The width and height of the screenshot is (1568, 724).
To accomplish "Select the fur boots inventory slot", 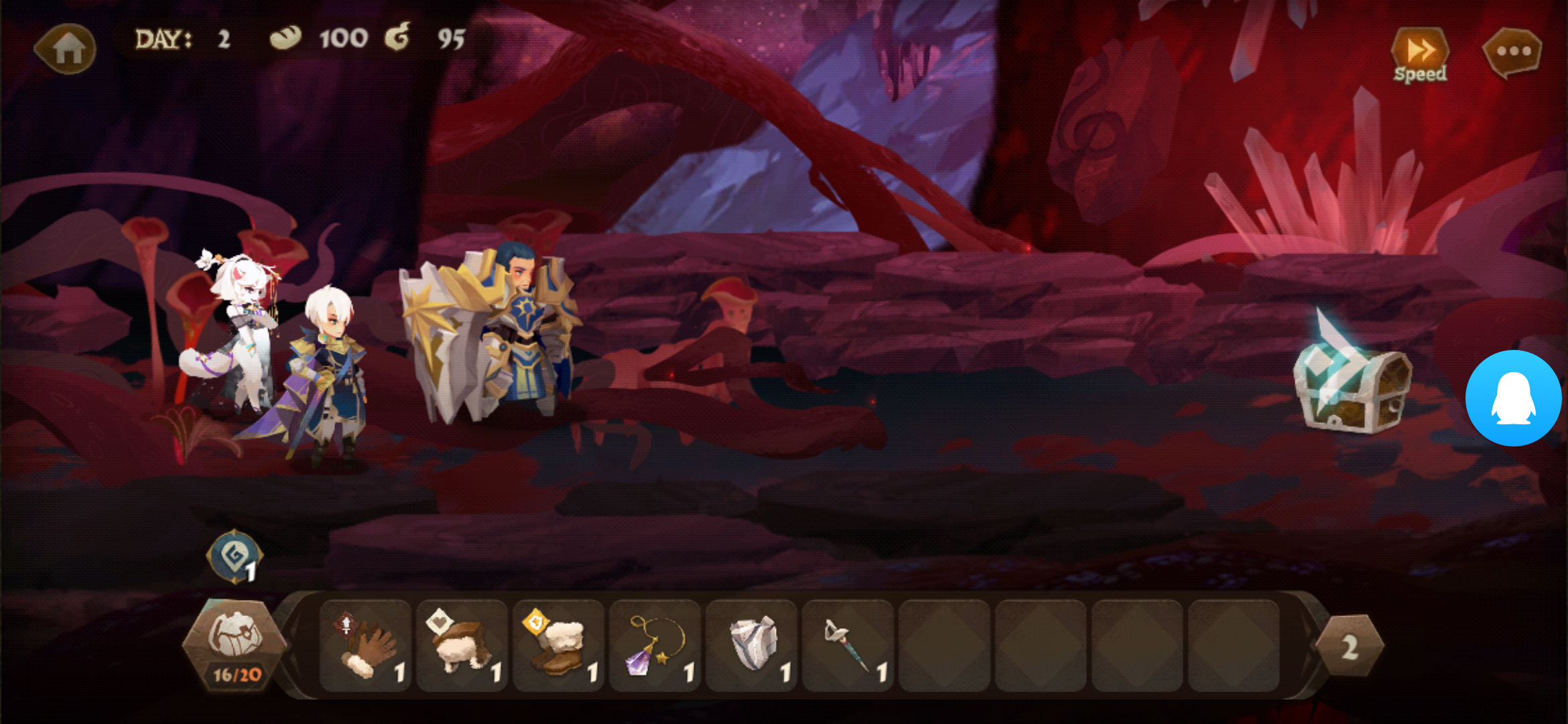I will point(559,646).
